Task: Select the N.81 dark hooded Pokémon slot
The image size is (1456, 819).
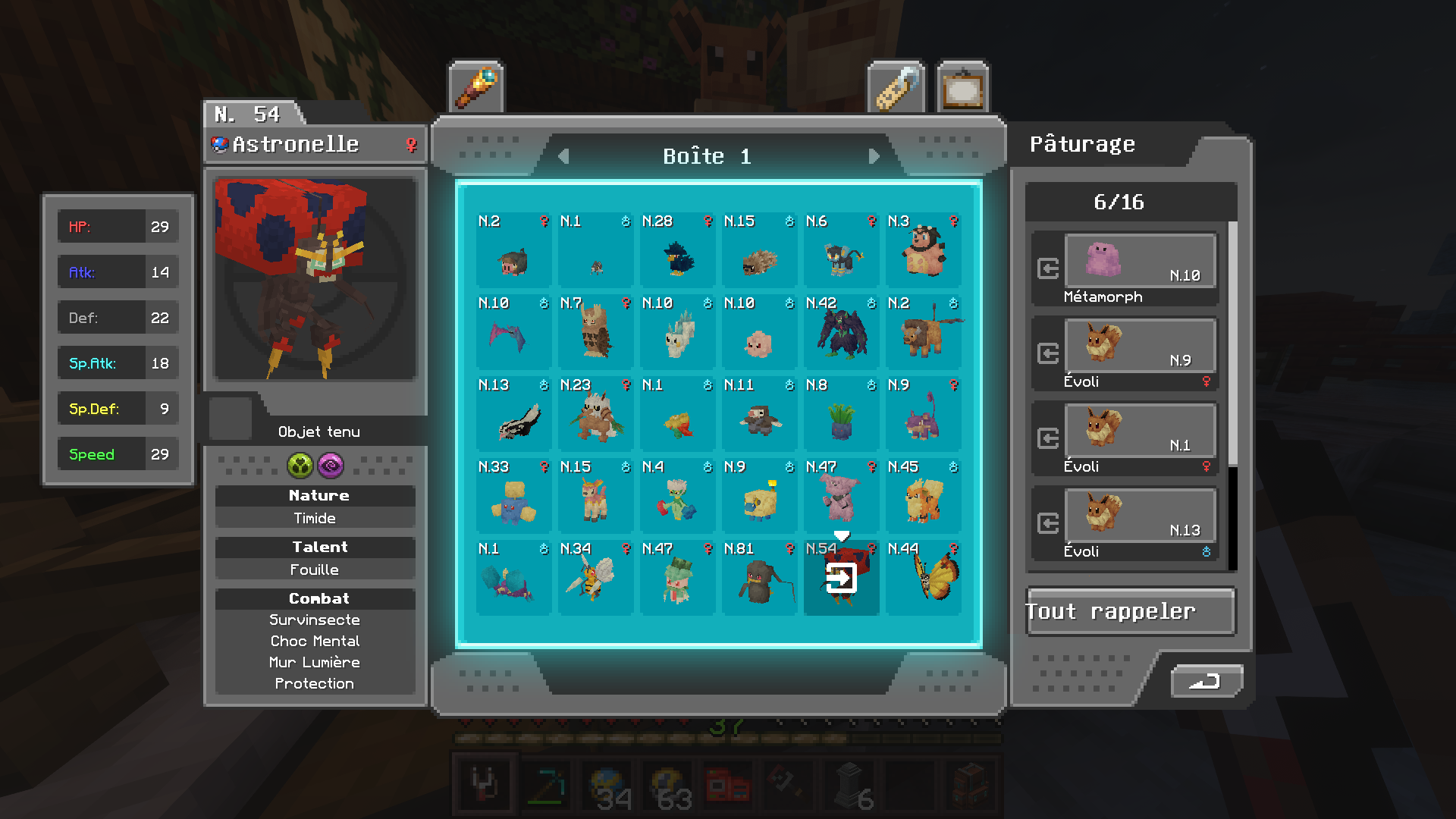Action: (760, 578)
